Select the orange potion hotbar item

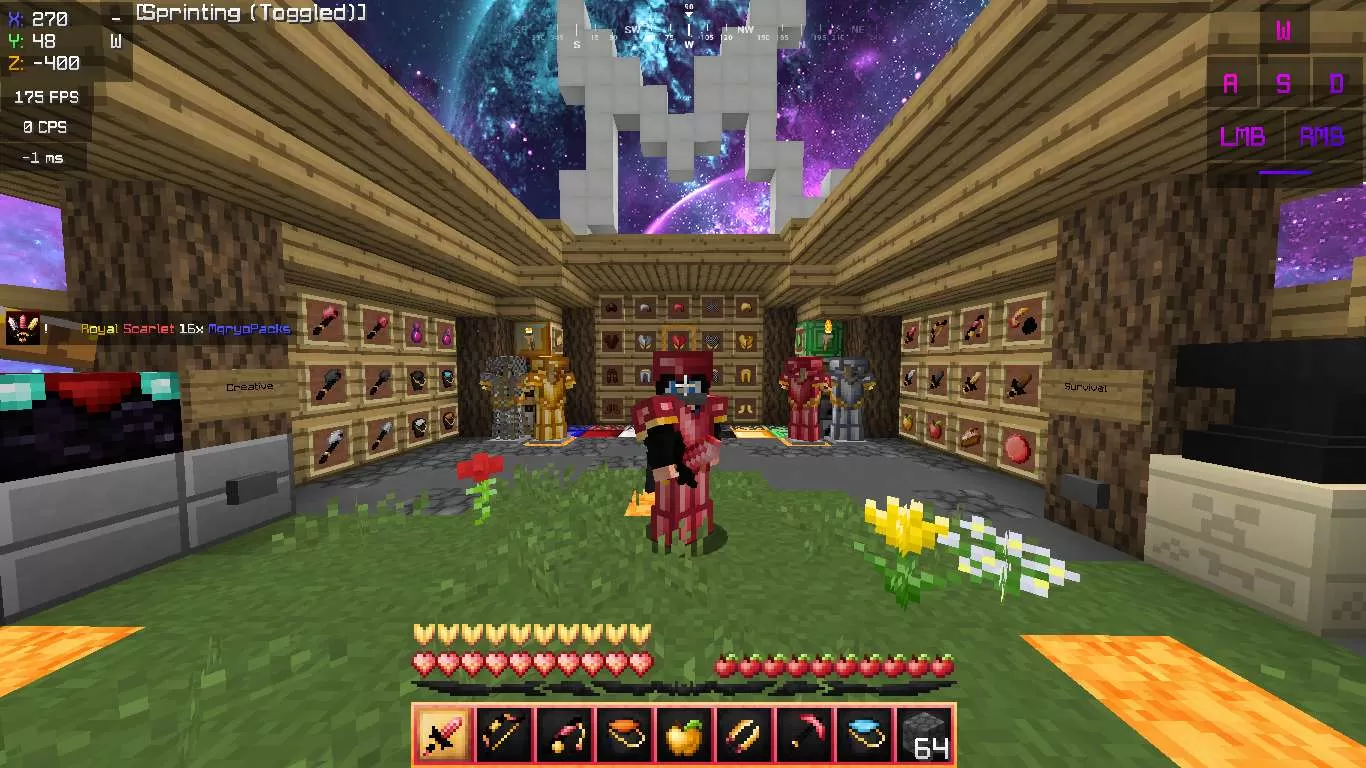[622, 737]
